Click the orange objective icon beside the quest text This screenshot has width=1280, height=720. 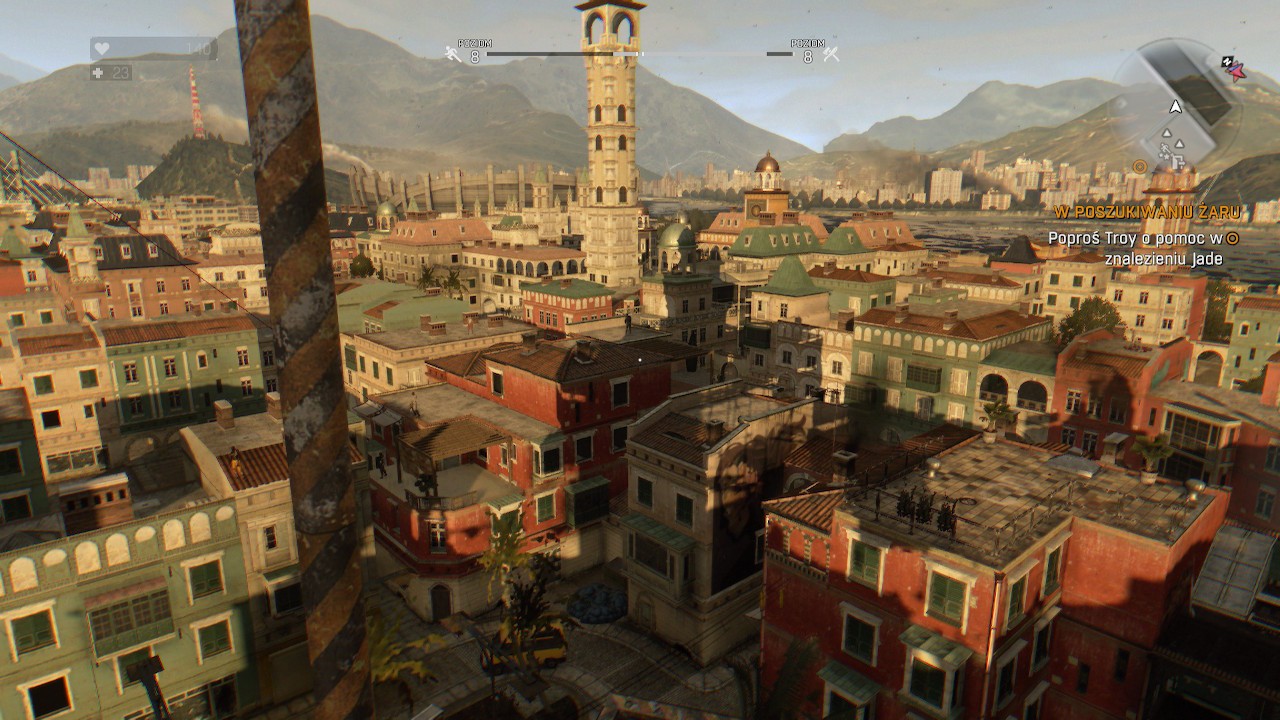point(1233,238)
